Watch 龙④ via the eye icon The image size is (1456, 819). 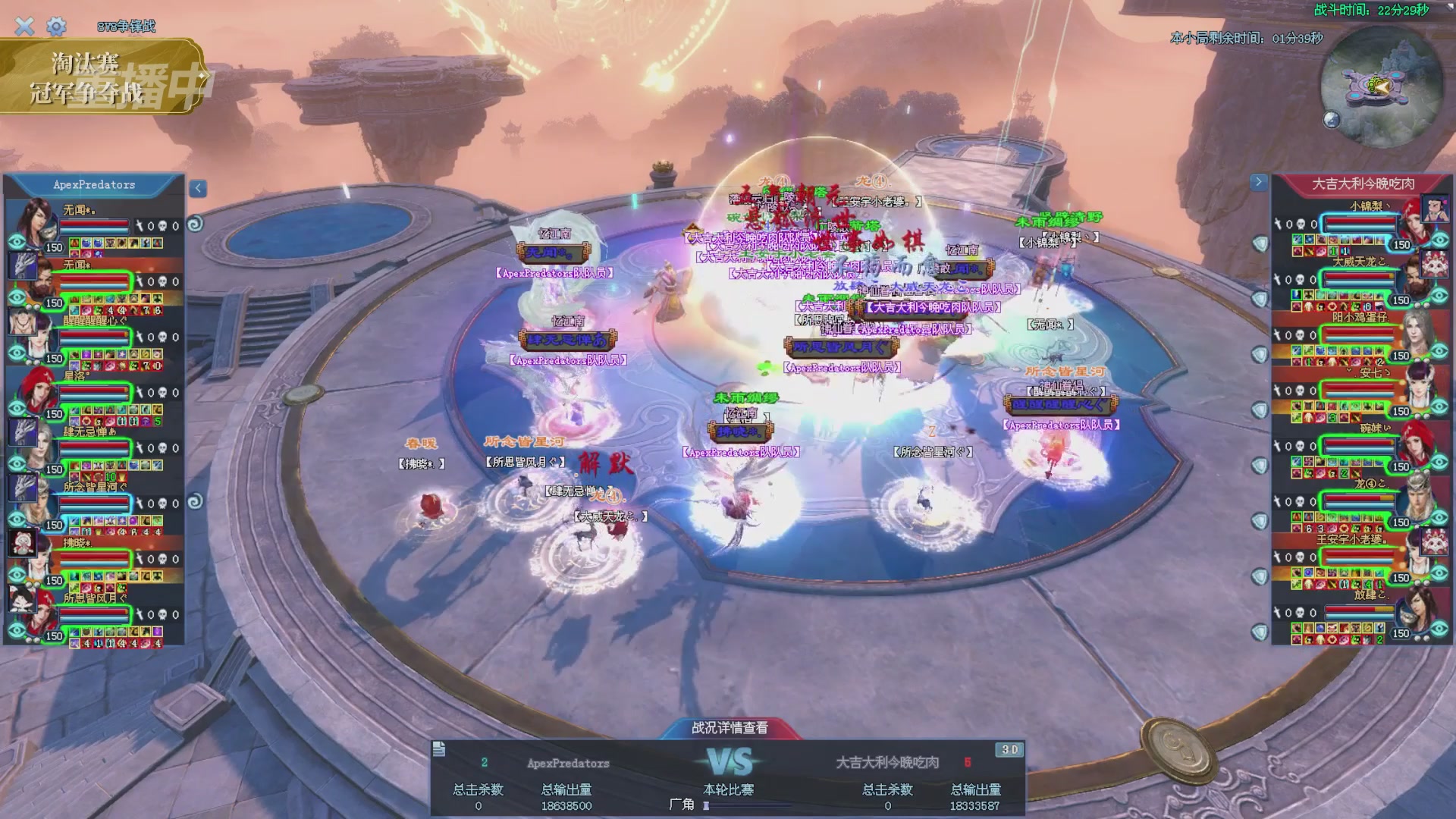pos(1440,518)
